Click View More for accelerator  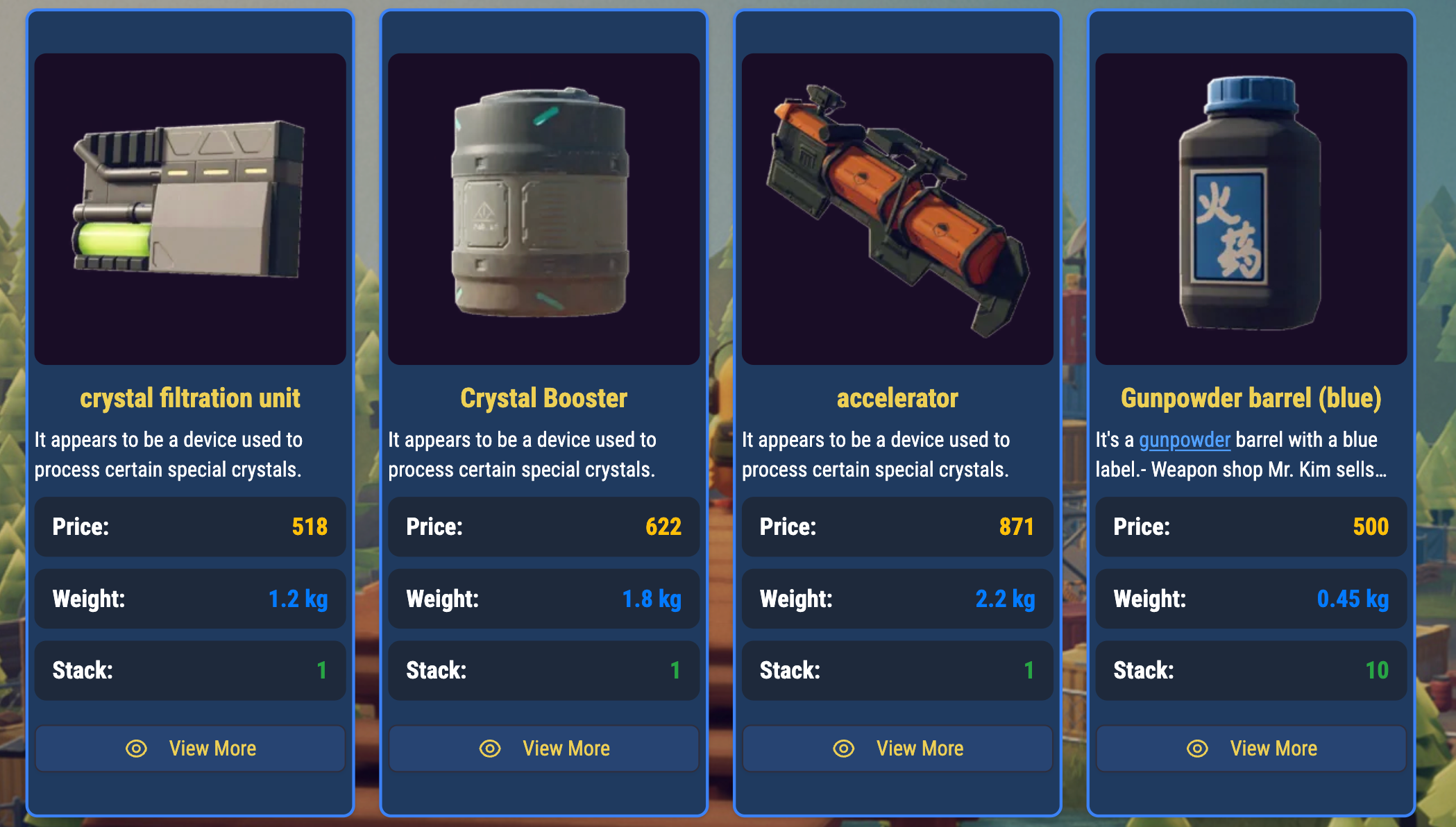pos(897,748)
